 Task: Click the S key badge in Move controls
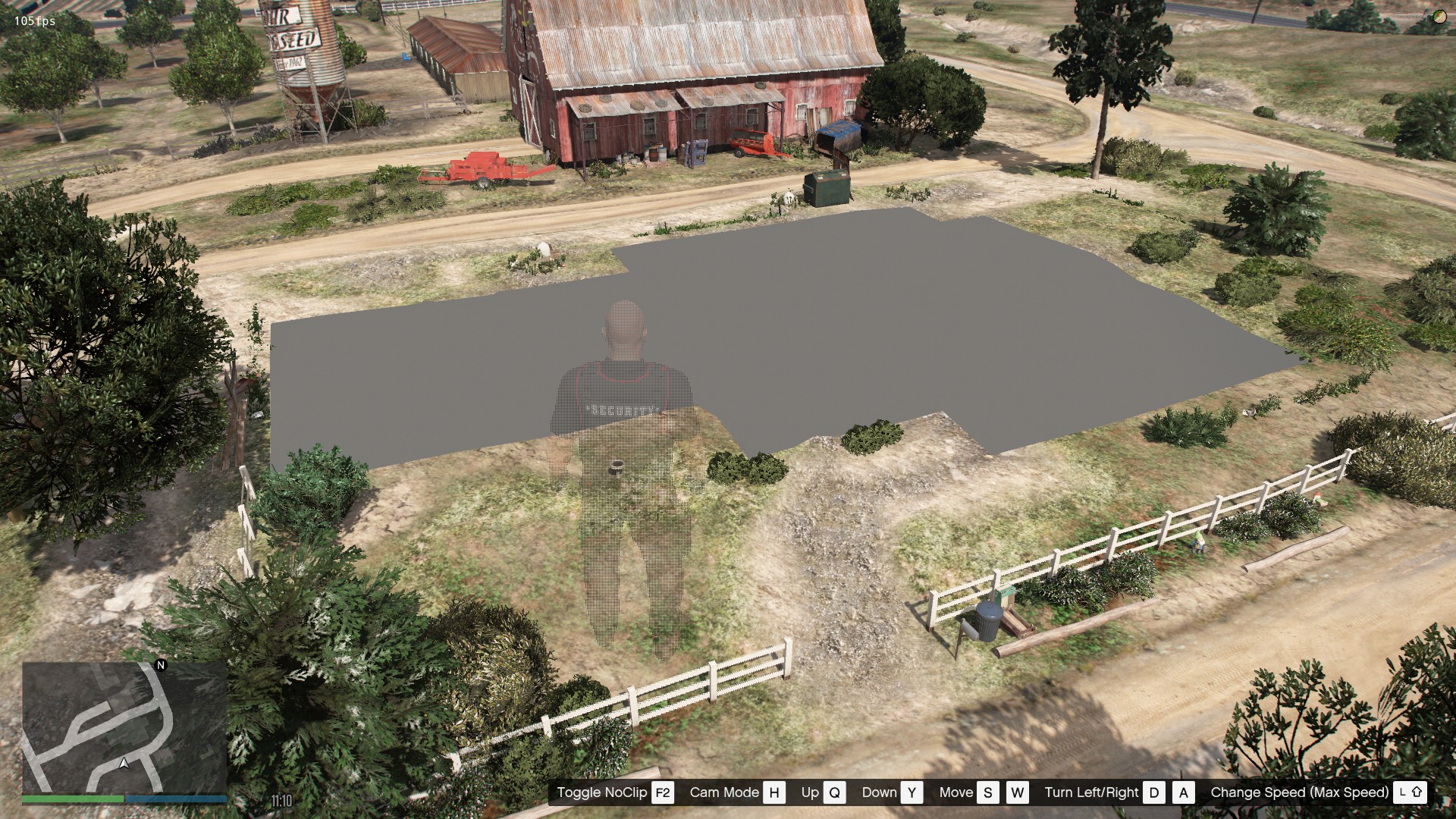click(x=987, y=792)
